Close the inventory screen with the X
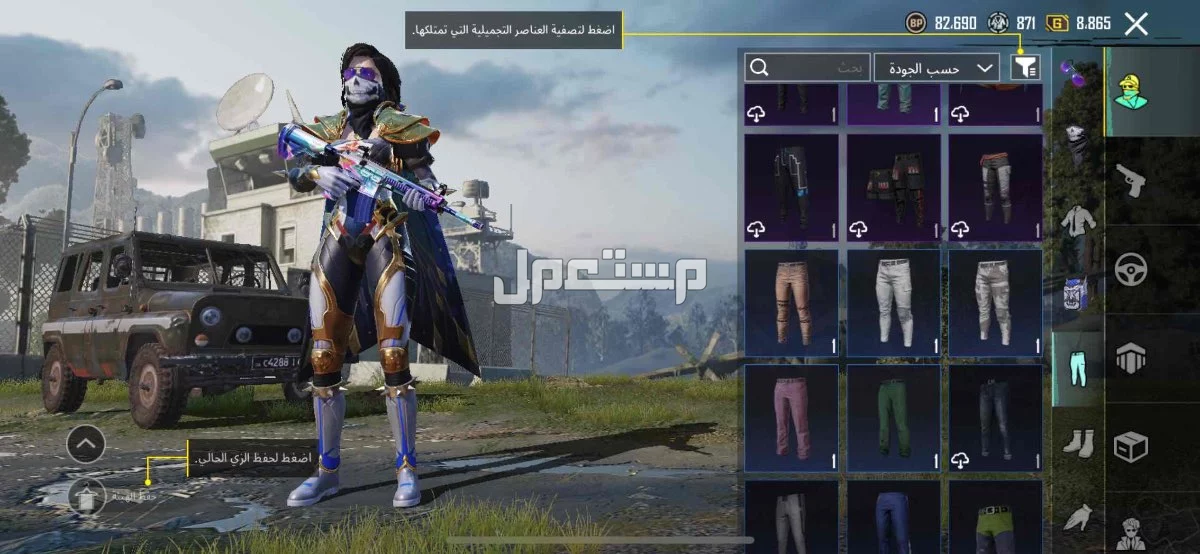1200x554 pixels. pyautogui.click(x=1136, y=24)
